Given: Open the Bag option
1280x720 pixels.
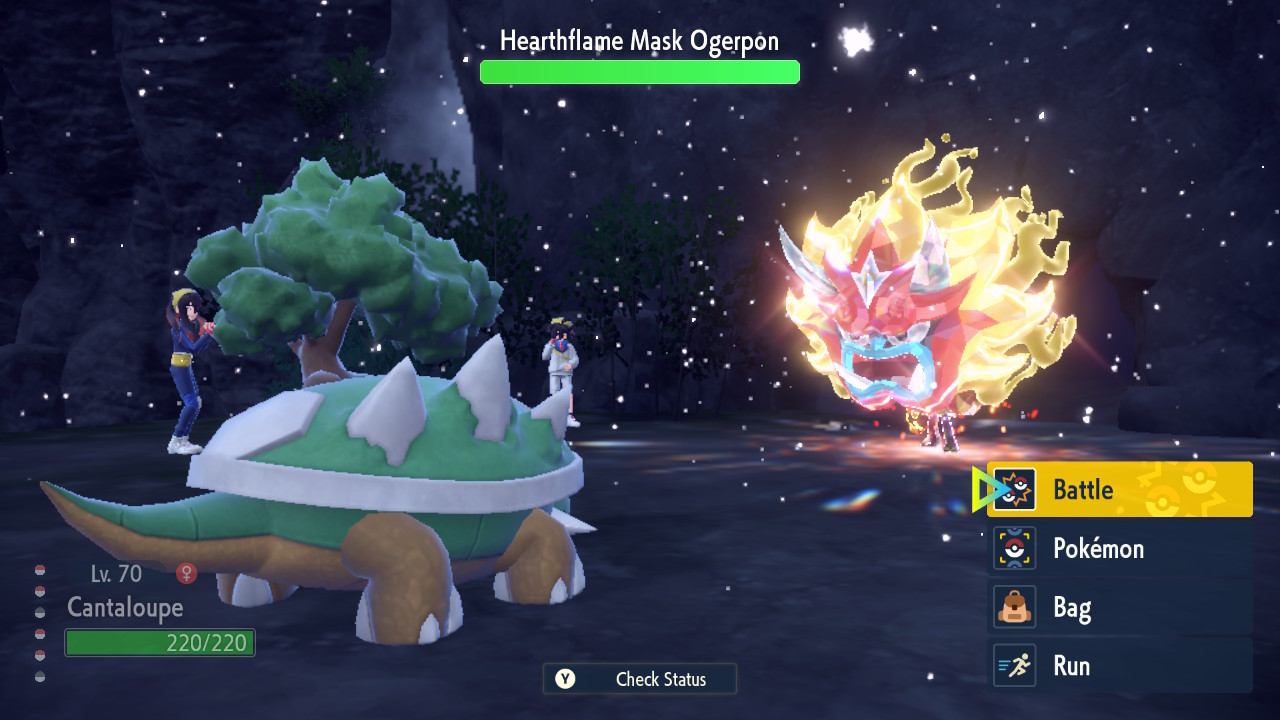Looking at the screenshot, I should 1120,607.
